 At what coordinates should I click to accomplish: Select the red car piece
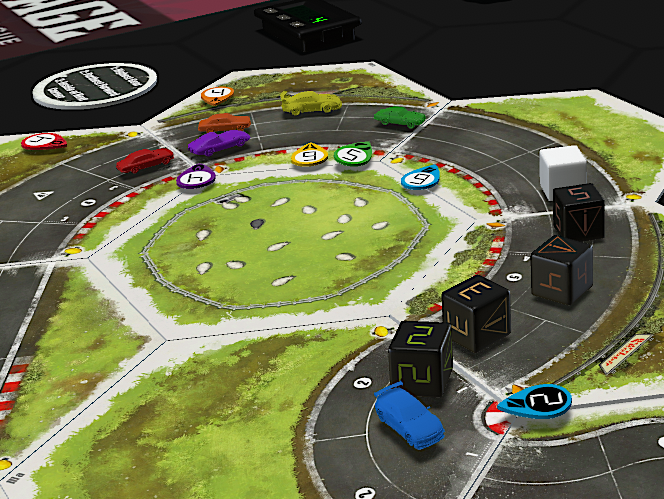(145, 160)
